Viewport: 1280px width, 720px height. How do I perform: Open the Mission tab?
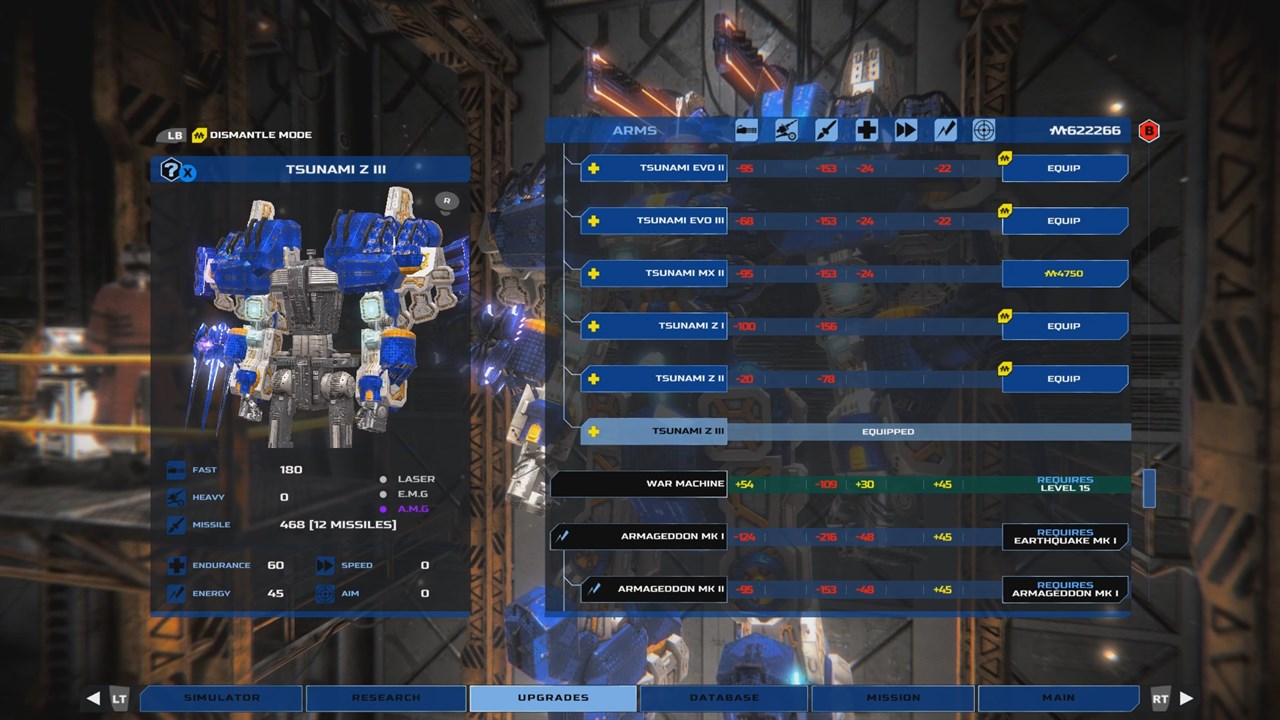click(x=893, y=698)
